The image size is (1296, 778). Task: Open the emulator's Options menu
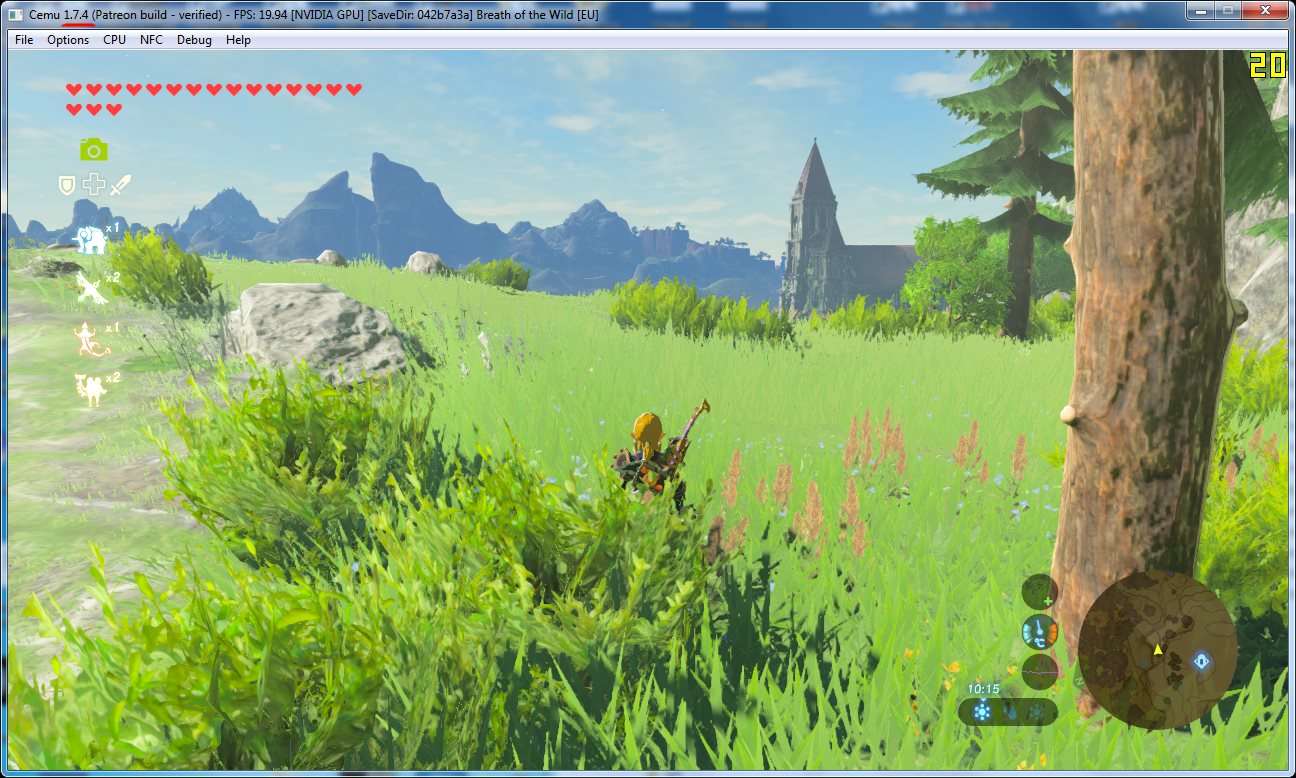pyautogui.click(x=68, y=40)
